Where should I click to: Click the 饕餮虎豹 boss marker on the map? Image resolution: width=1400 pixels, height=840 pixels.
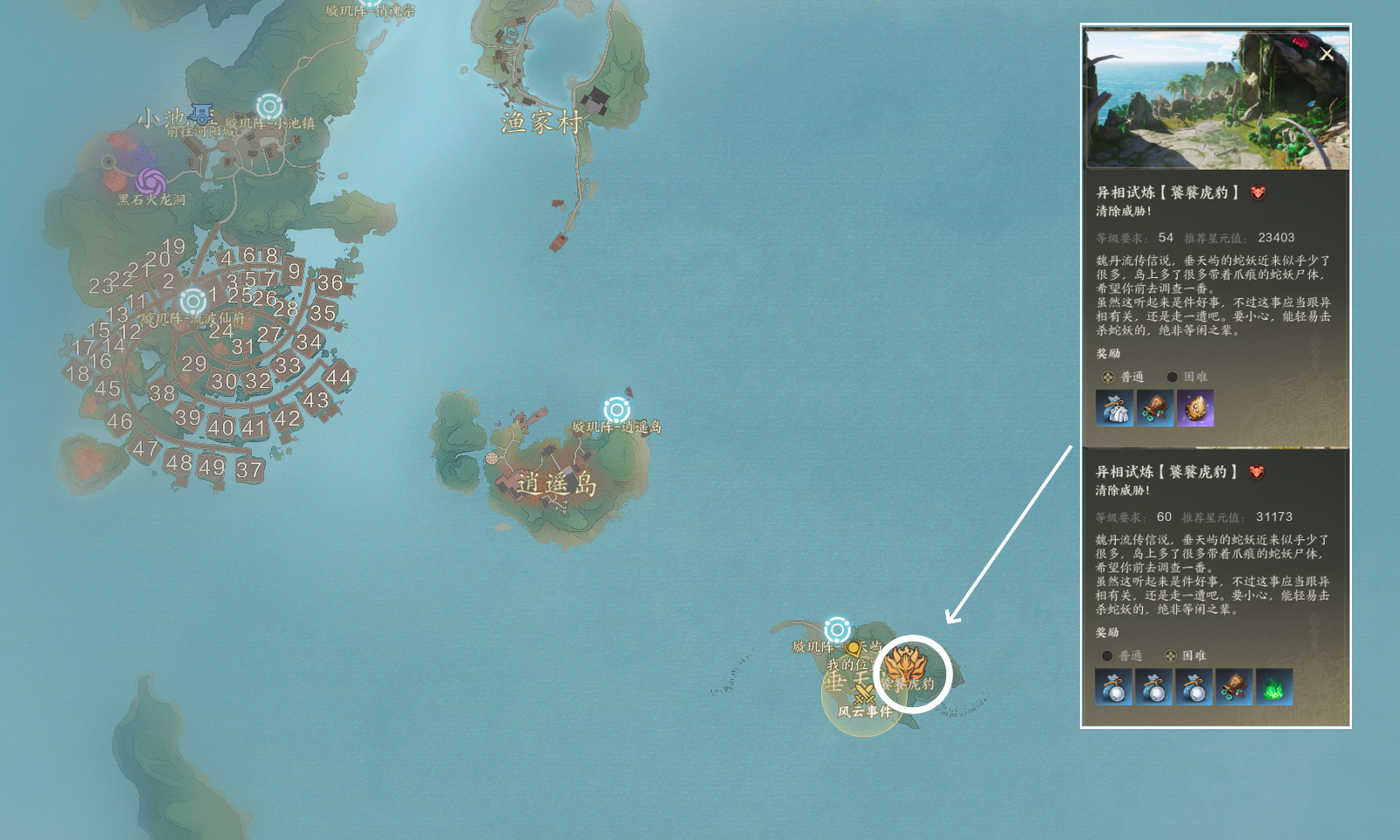[906, 668]
